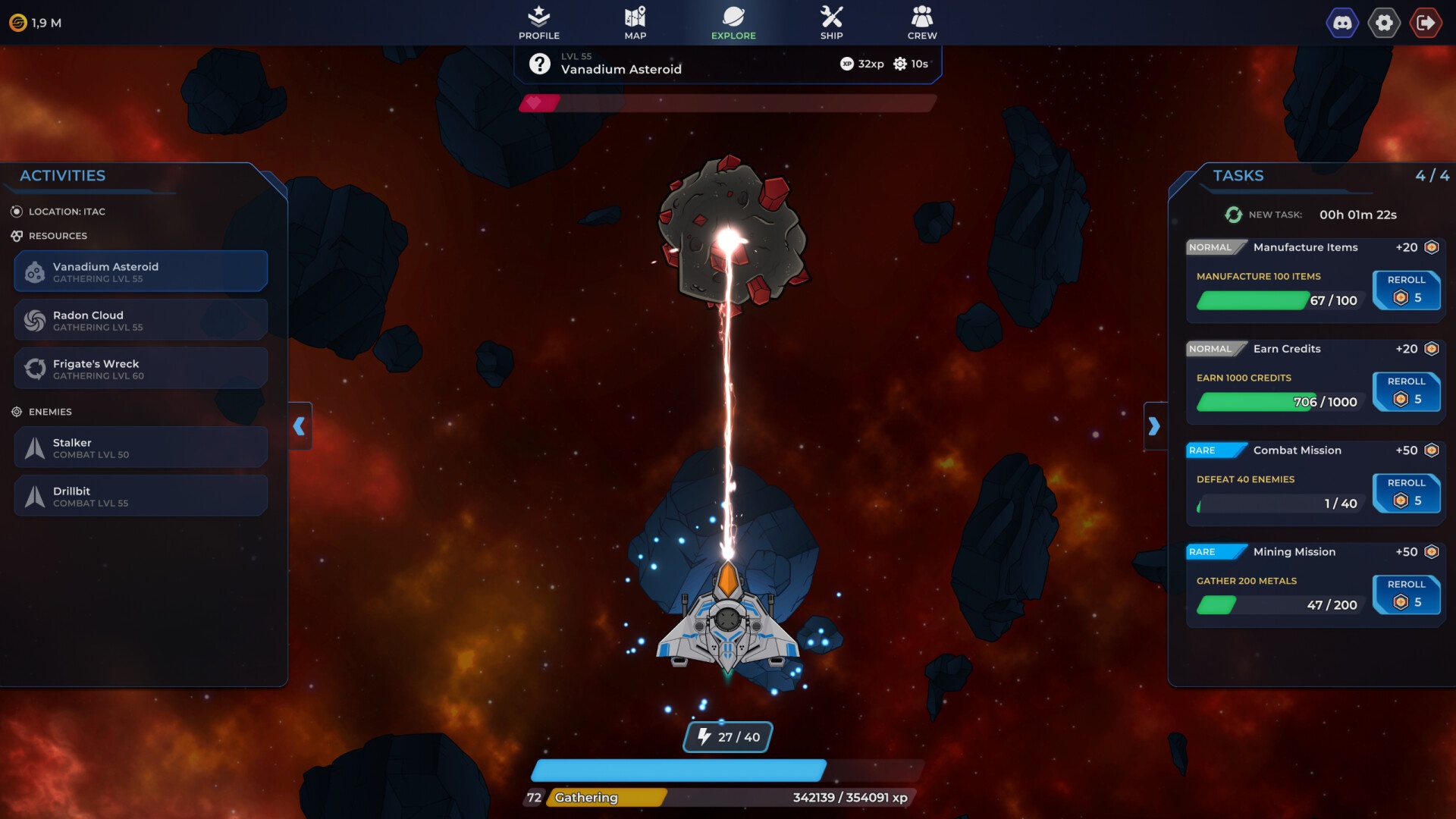Select the Vanadium Asteroid resource
Screen dimensions: 1456x819
(x=141, y=271)
